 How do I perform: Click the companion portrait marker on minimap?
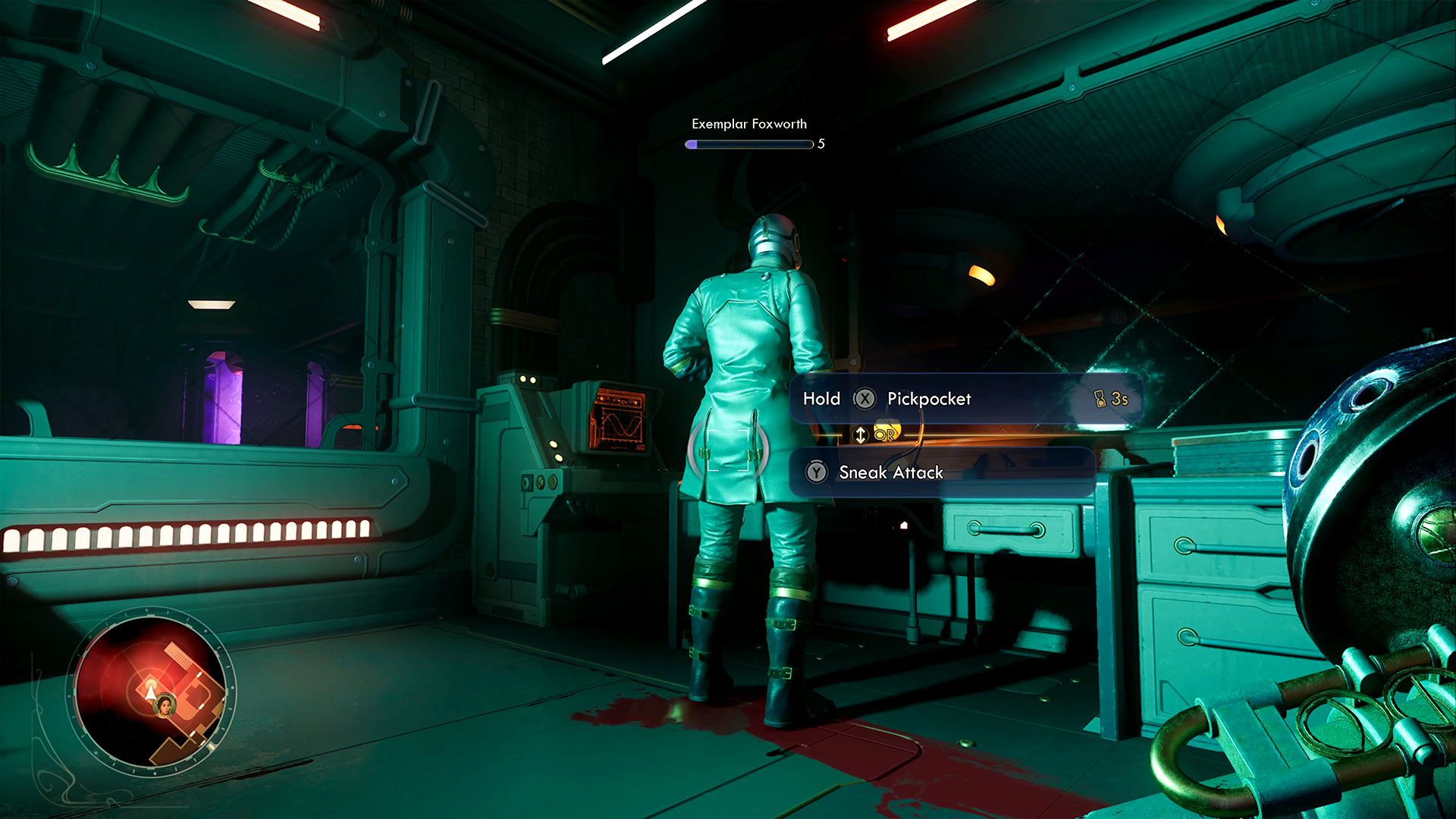(x=164, y=706)
